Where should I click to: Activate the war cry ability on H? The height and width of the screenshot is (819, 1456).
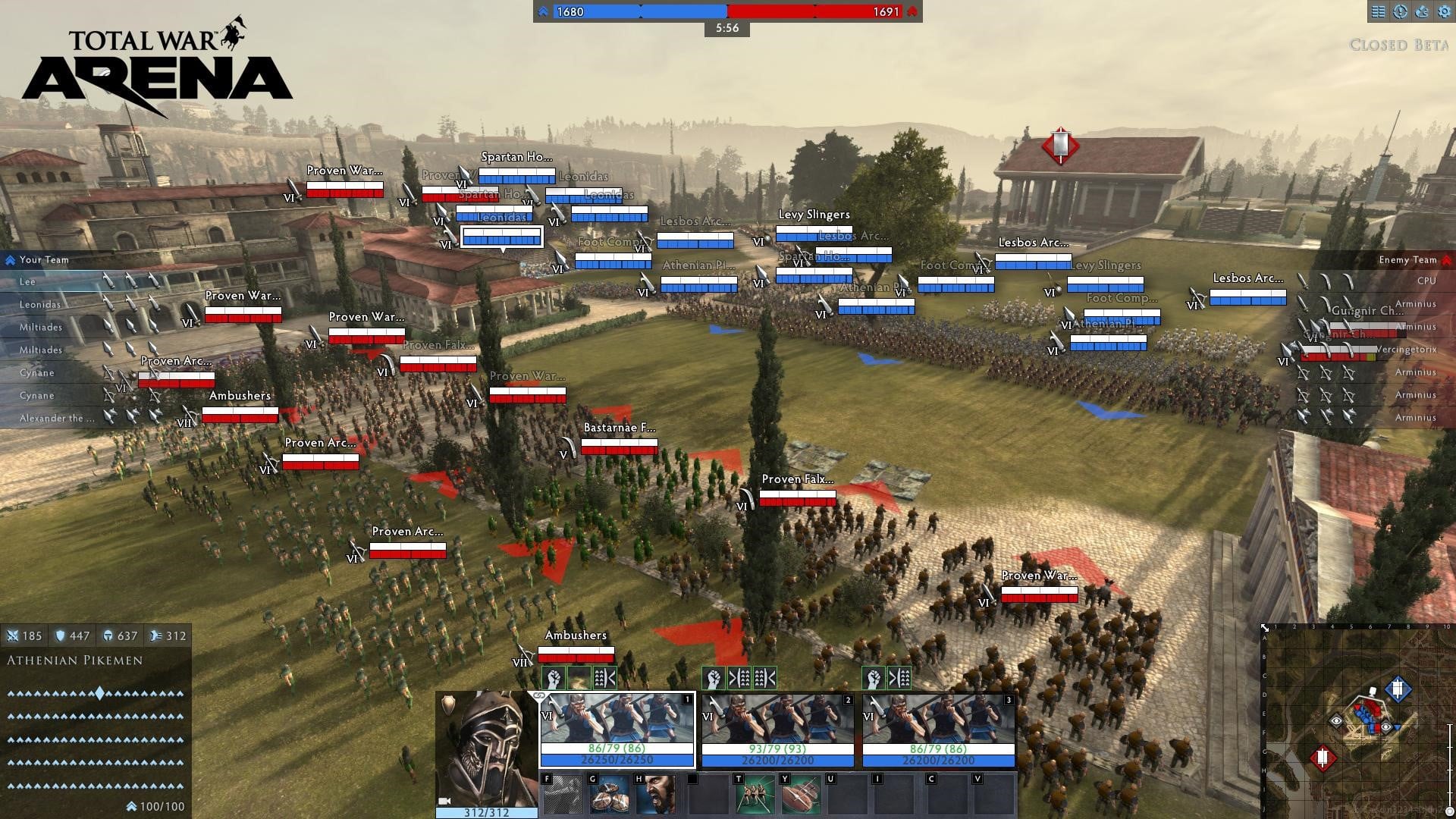pyautogui.click(x=655, y=795)
